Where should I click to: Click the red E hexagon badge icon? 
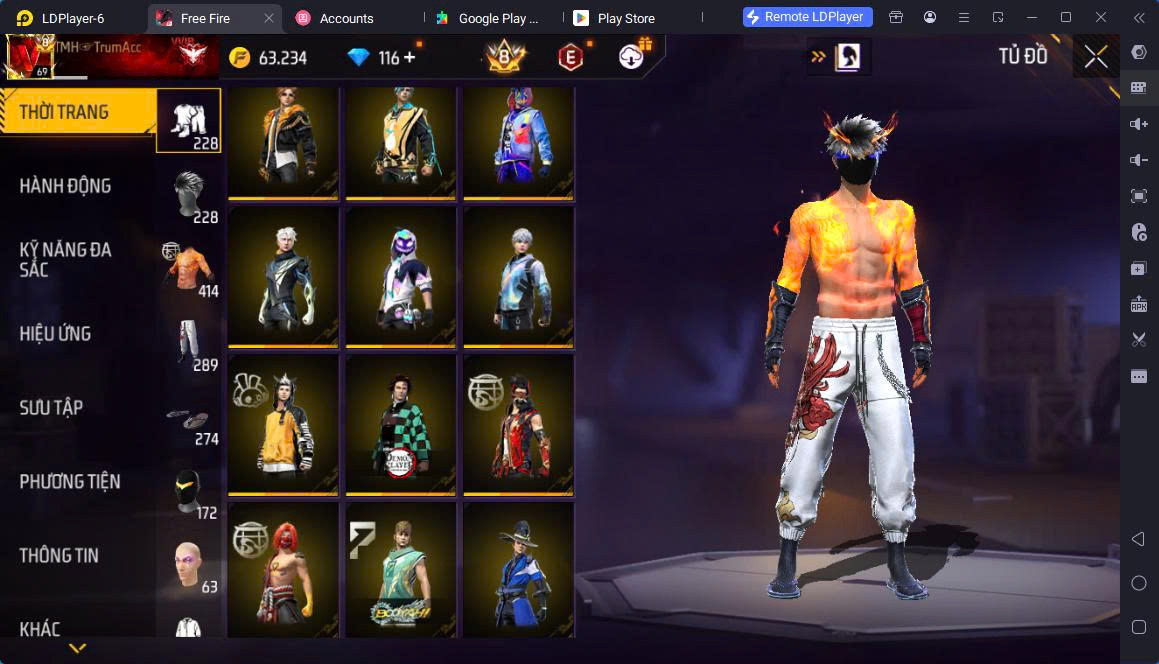click(x=570, y=58)
